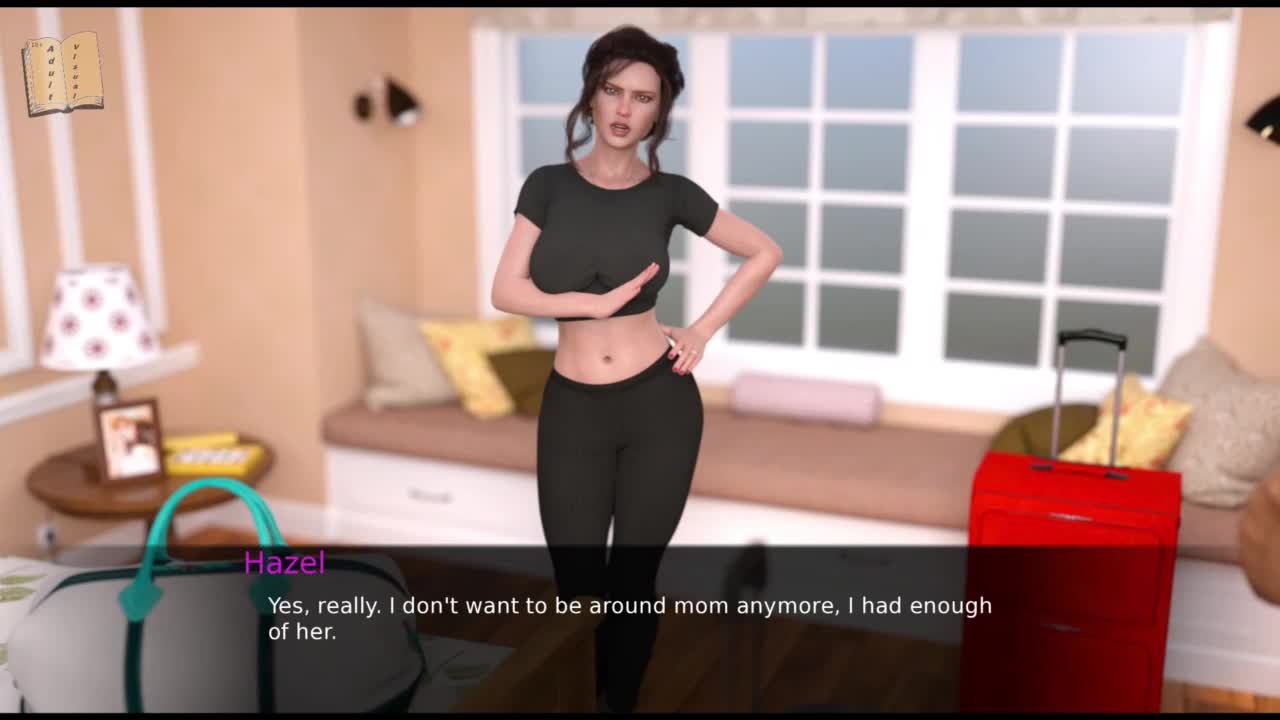1280x720 pixels.
Task: Click the book logo icon
Action: pos(62,73)
